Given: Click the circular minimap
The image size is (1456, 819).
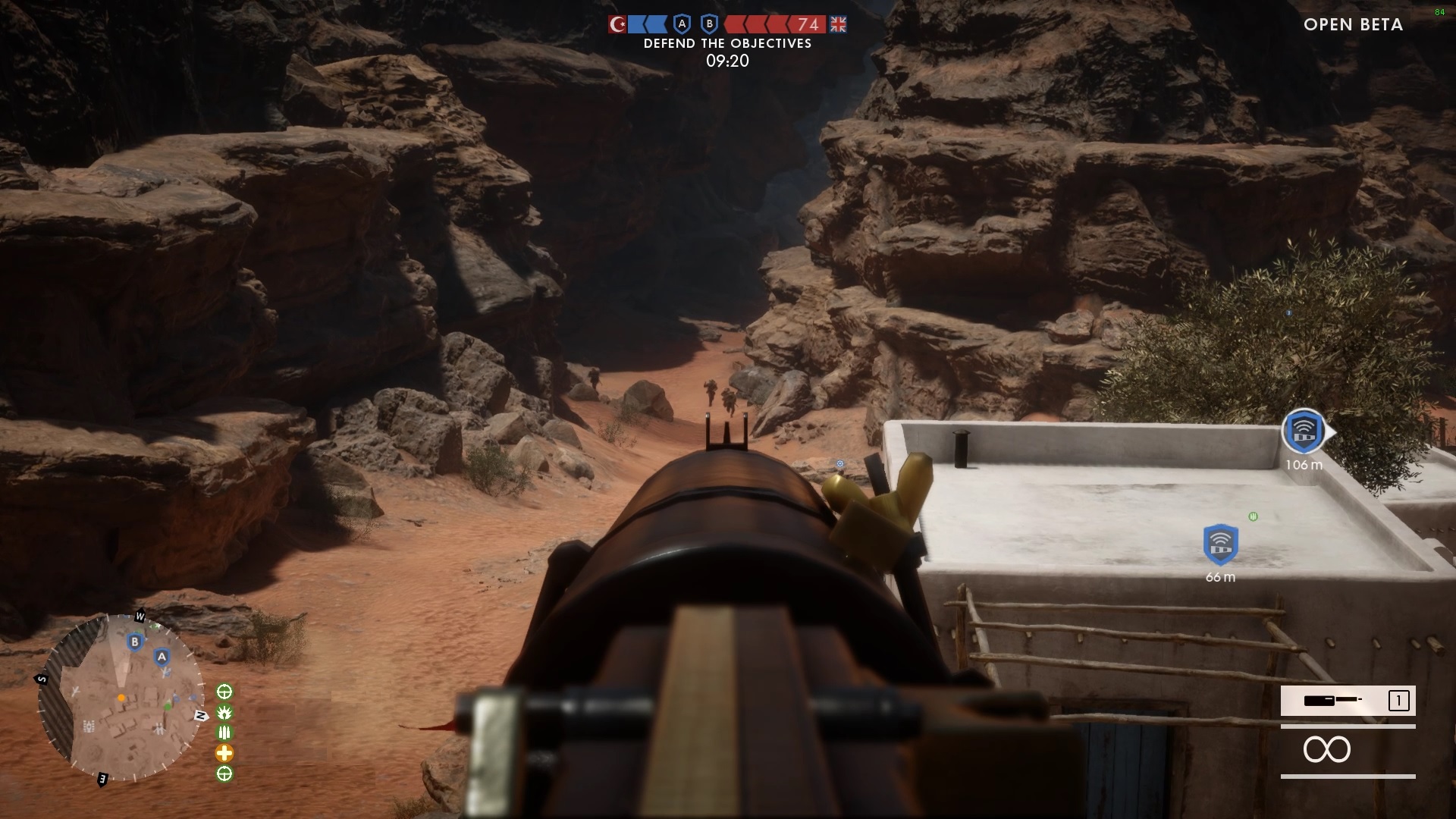Looking at the screenshot, I should coord(121,698).
